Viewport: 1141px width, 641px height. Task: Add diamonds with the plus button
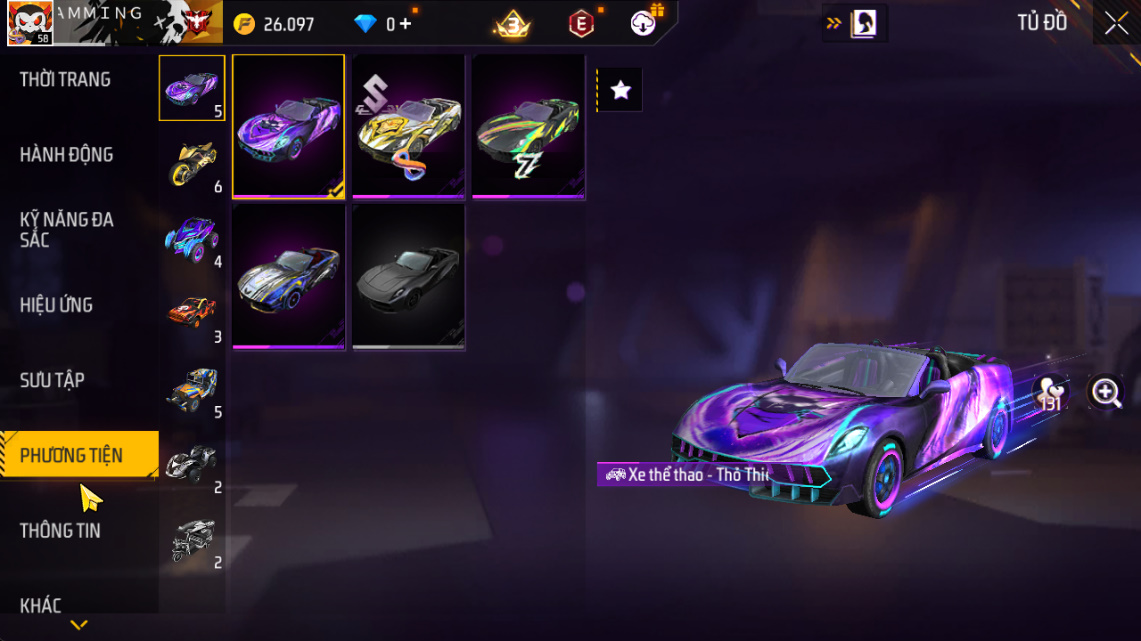tap(405, 24)
